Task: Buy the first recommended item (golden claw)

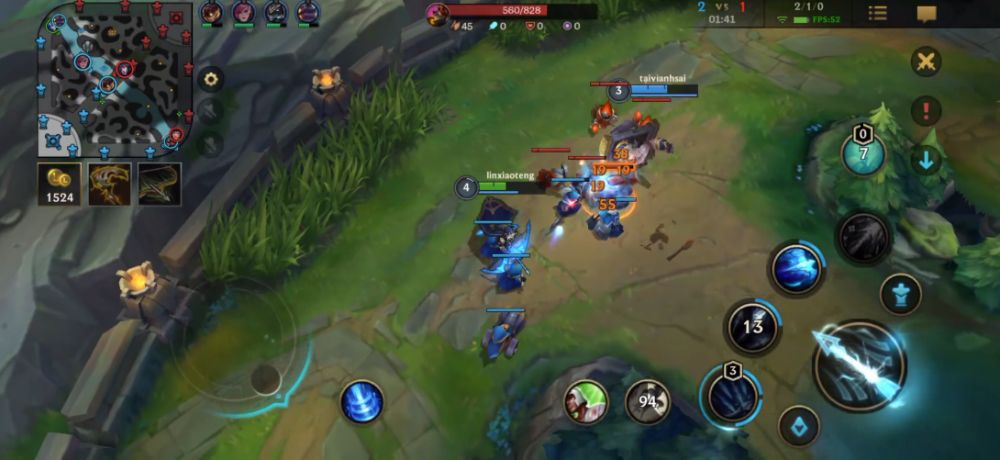Action: [x=109, y=184]
